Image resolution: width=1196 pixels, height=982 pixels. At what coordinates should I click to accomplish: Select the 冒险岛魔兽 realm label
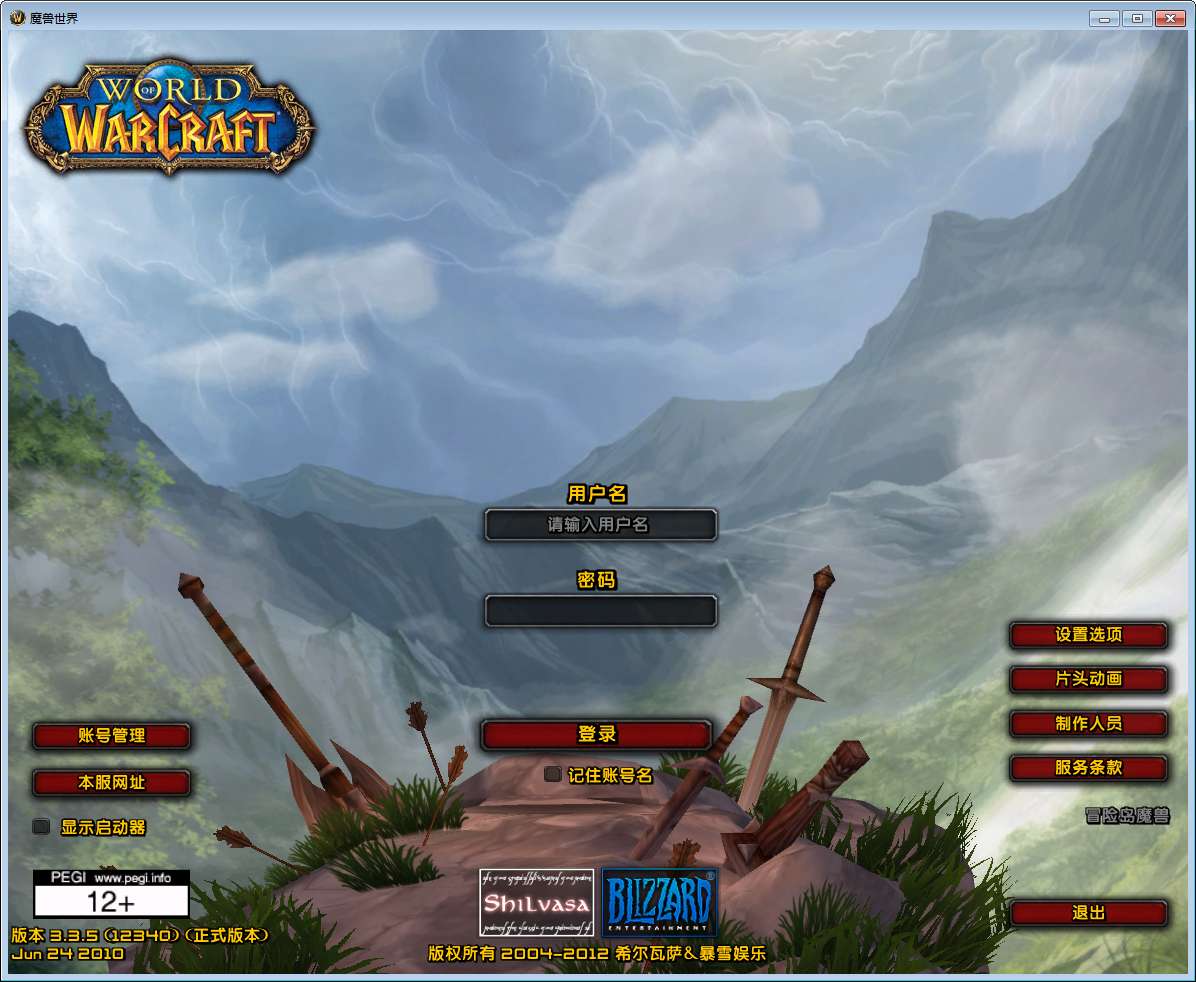coord(1127,816)
